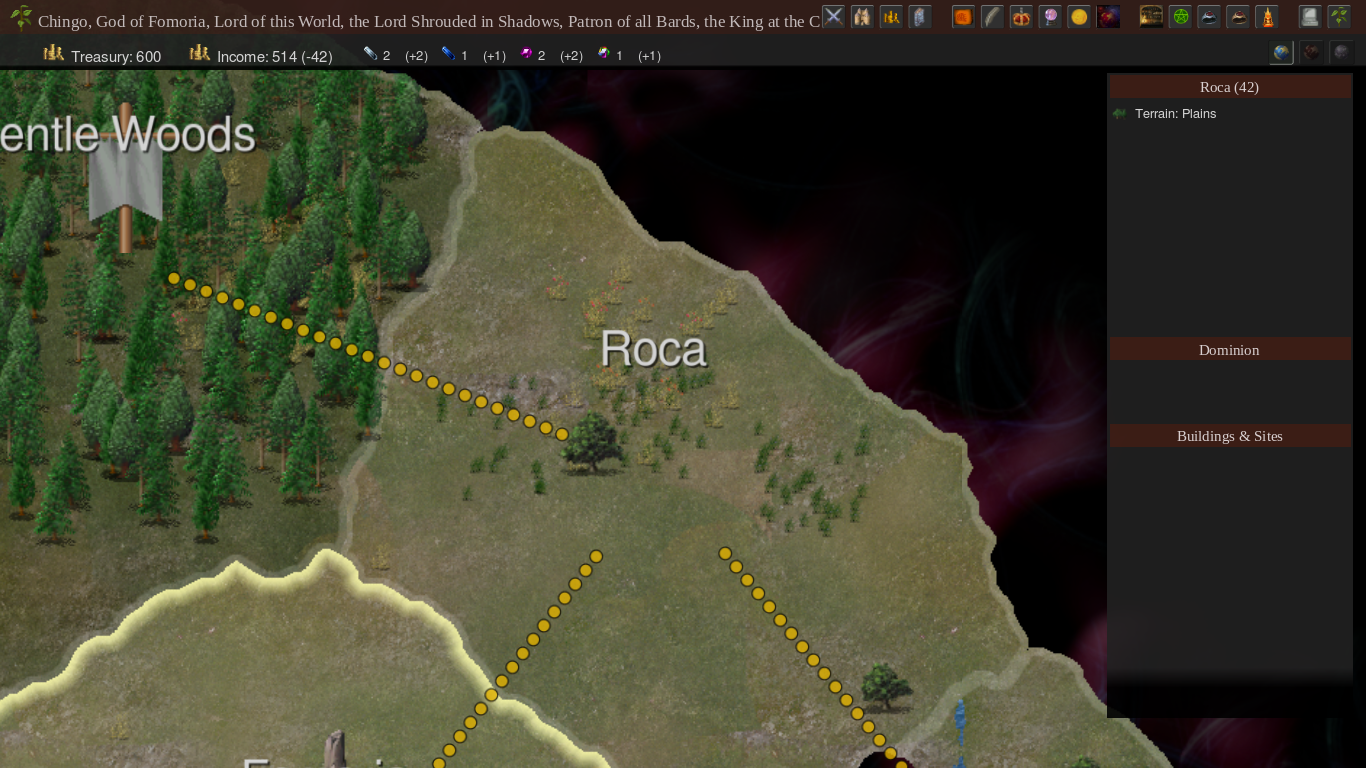Switch to the blue globe map view
Screen dimensions: 1366x768
pyautogui.click(x=1281, y=52)
